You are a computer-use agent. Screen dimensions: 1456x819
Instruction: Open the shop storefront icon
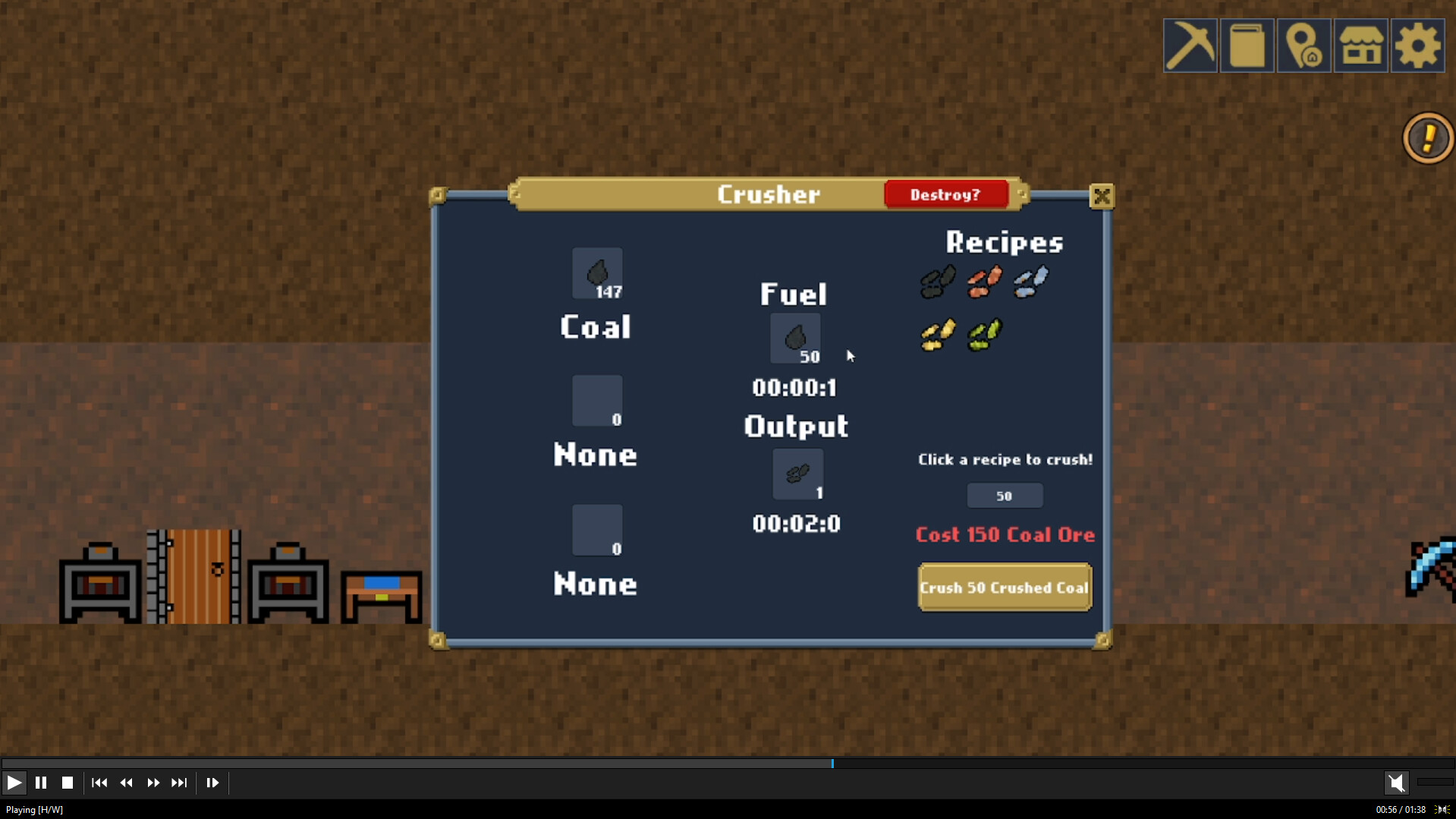pyautogui.click(x=1360, y=46)
